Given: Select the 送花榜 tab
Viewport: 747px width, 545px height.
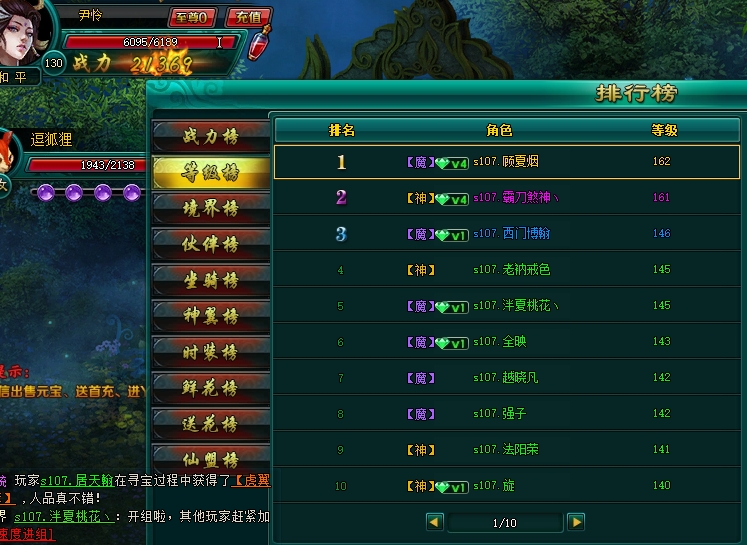Looking at the screenshot, I should point(210,424).
